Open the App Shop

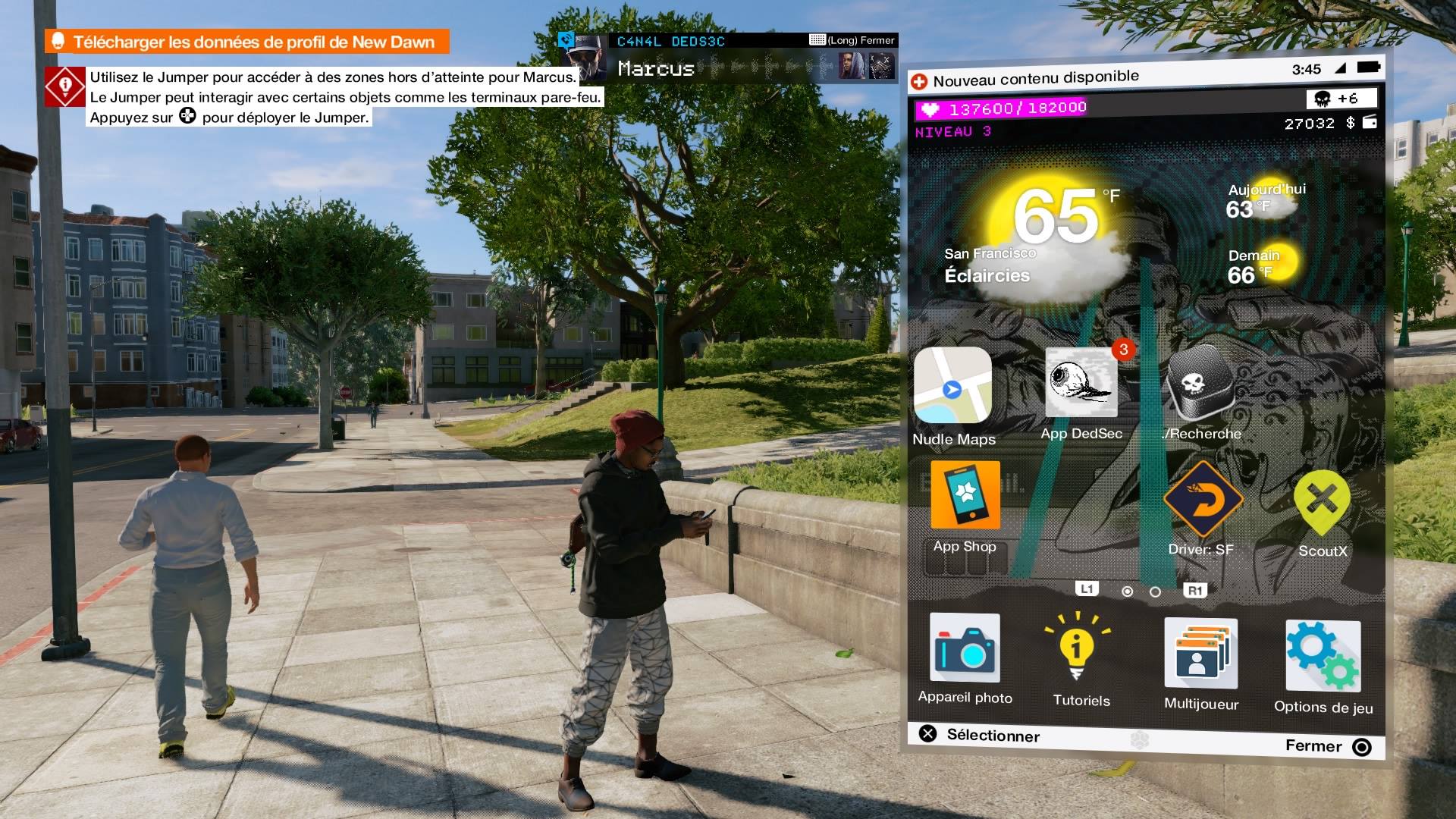tap(965, 495)
